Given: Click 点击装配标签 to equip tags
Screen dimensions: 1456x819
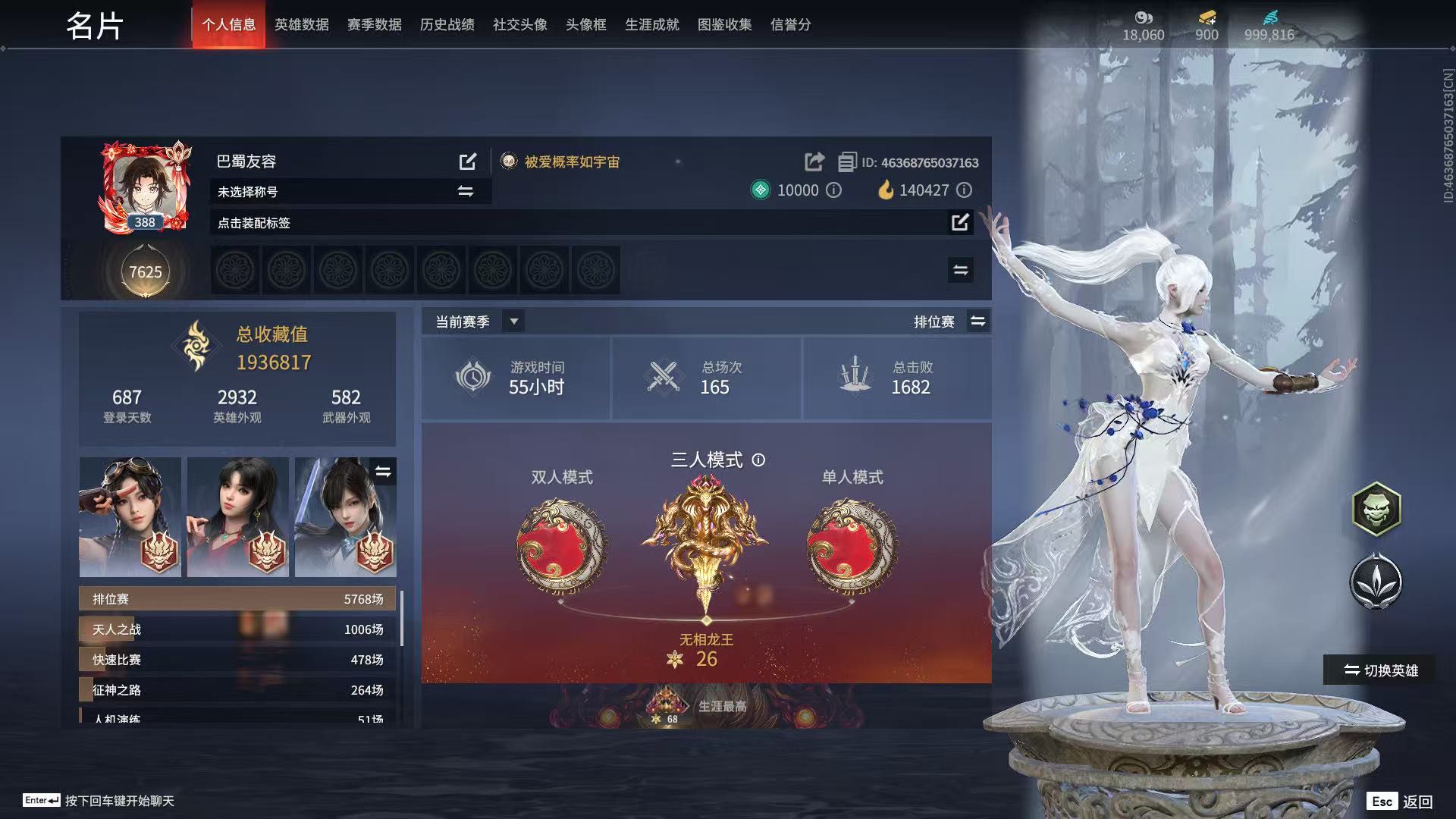Looking at the screenshot, I should pyautogui.click(x=959, y=222).
